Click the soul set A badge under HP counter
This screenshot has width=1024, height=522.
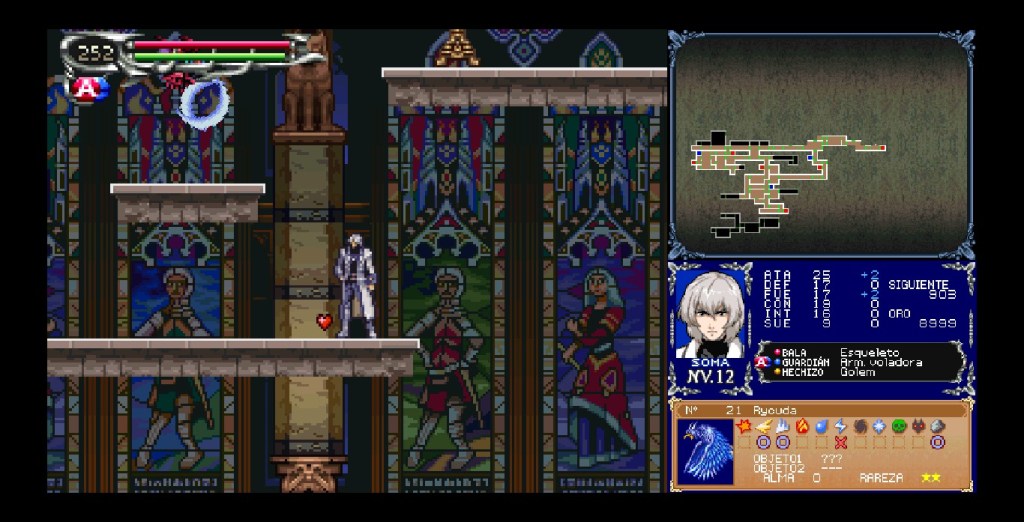point(87,88)
